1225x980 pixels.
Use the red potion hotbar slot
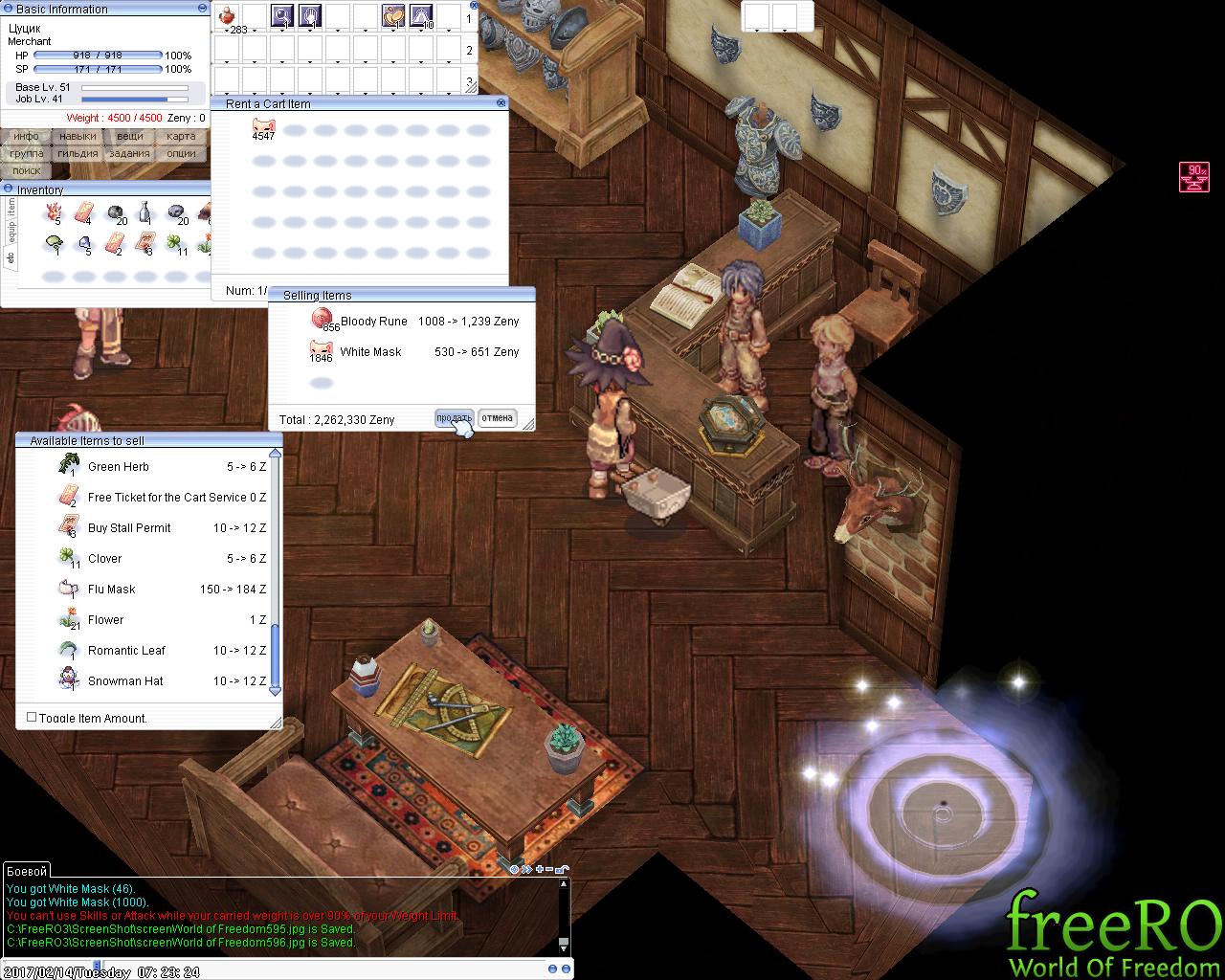(x=227, y=15)
